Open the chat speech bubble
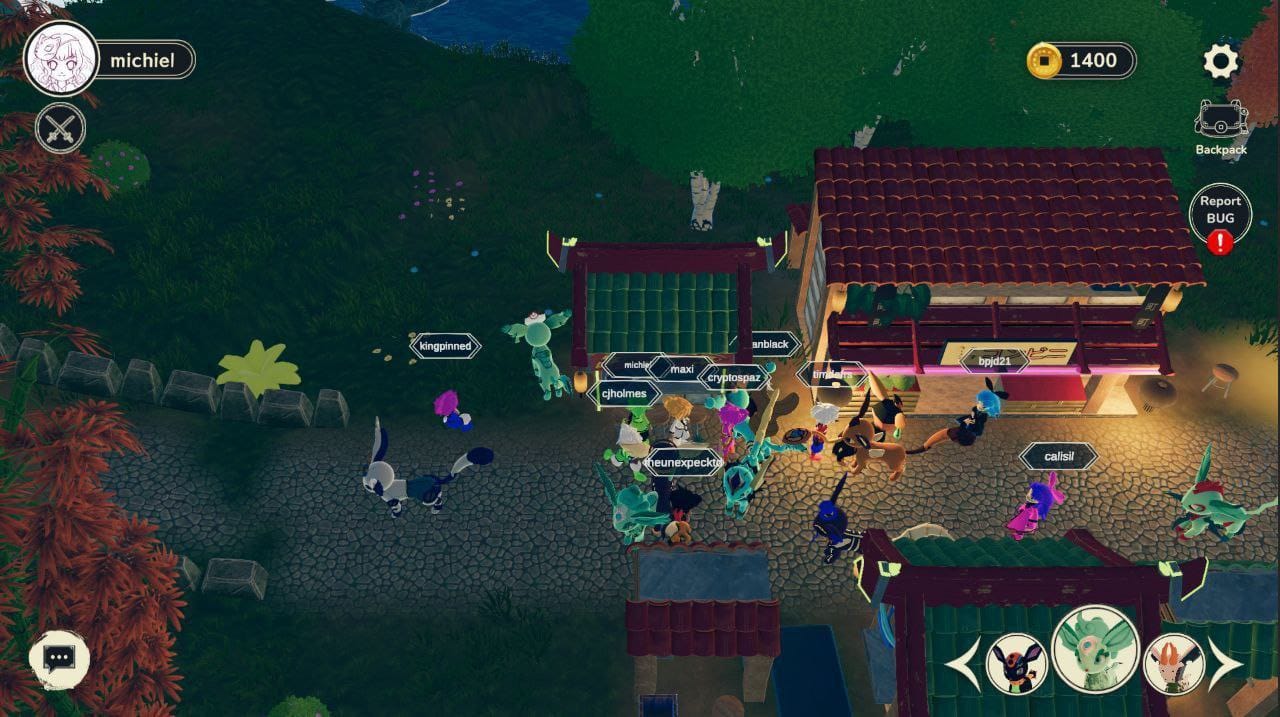The image size is (1280, 717). pos(60,658)
